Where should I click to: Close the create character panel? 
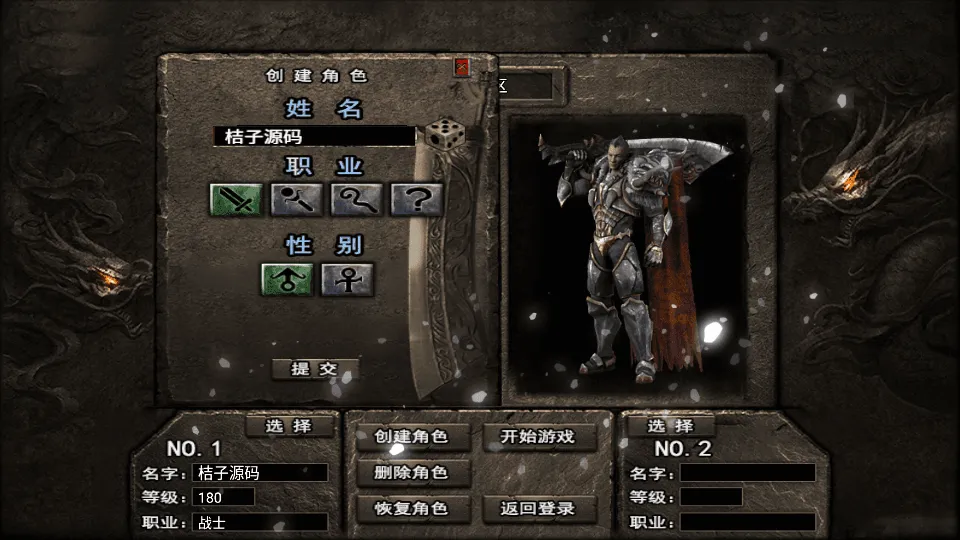[462, 67]
